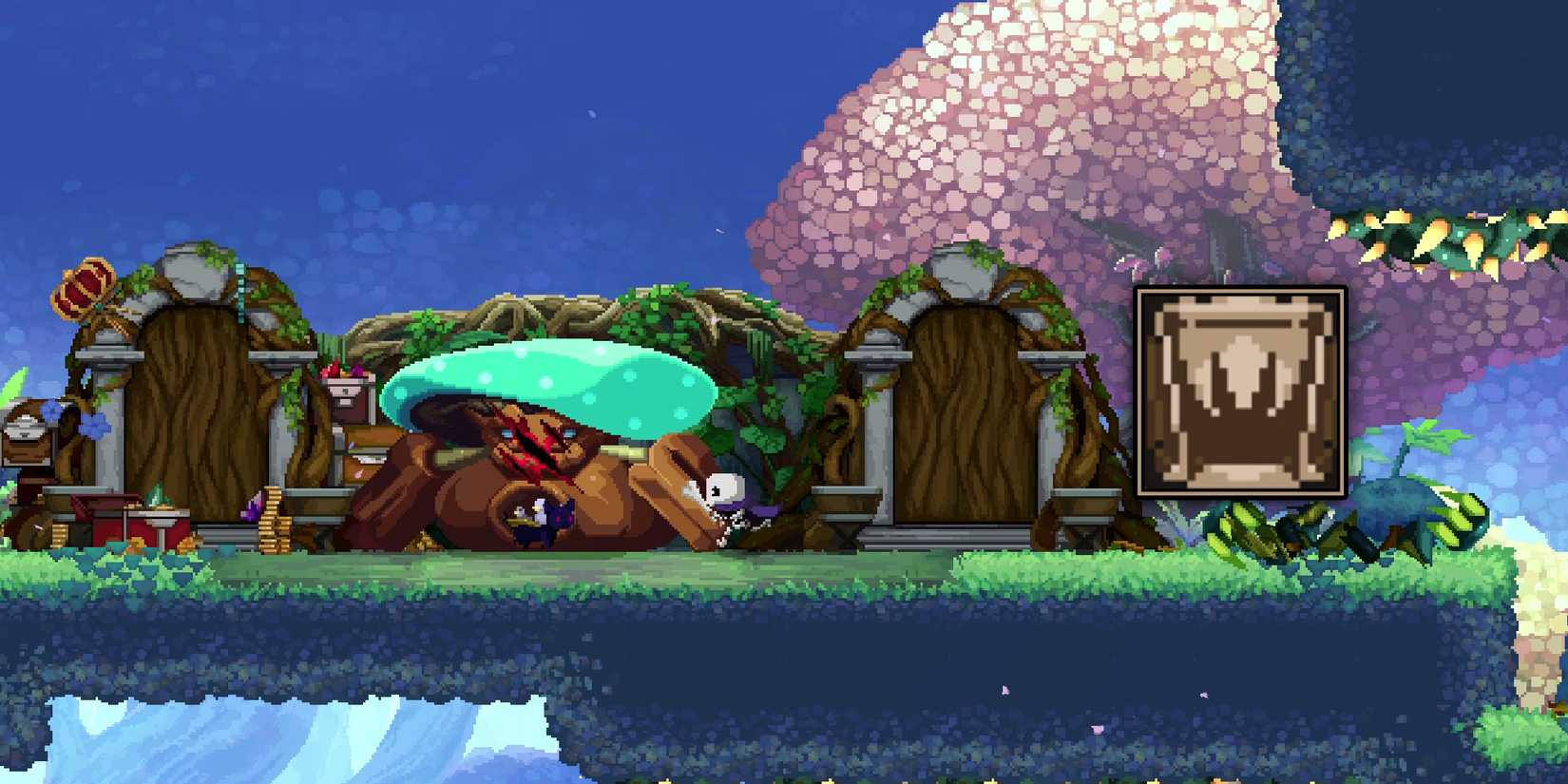Viewport: 1568px width, 784px height.
Task: Switch to the pink blossom tree canopy
Action: coord(1045,124)
